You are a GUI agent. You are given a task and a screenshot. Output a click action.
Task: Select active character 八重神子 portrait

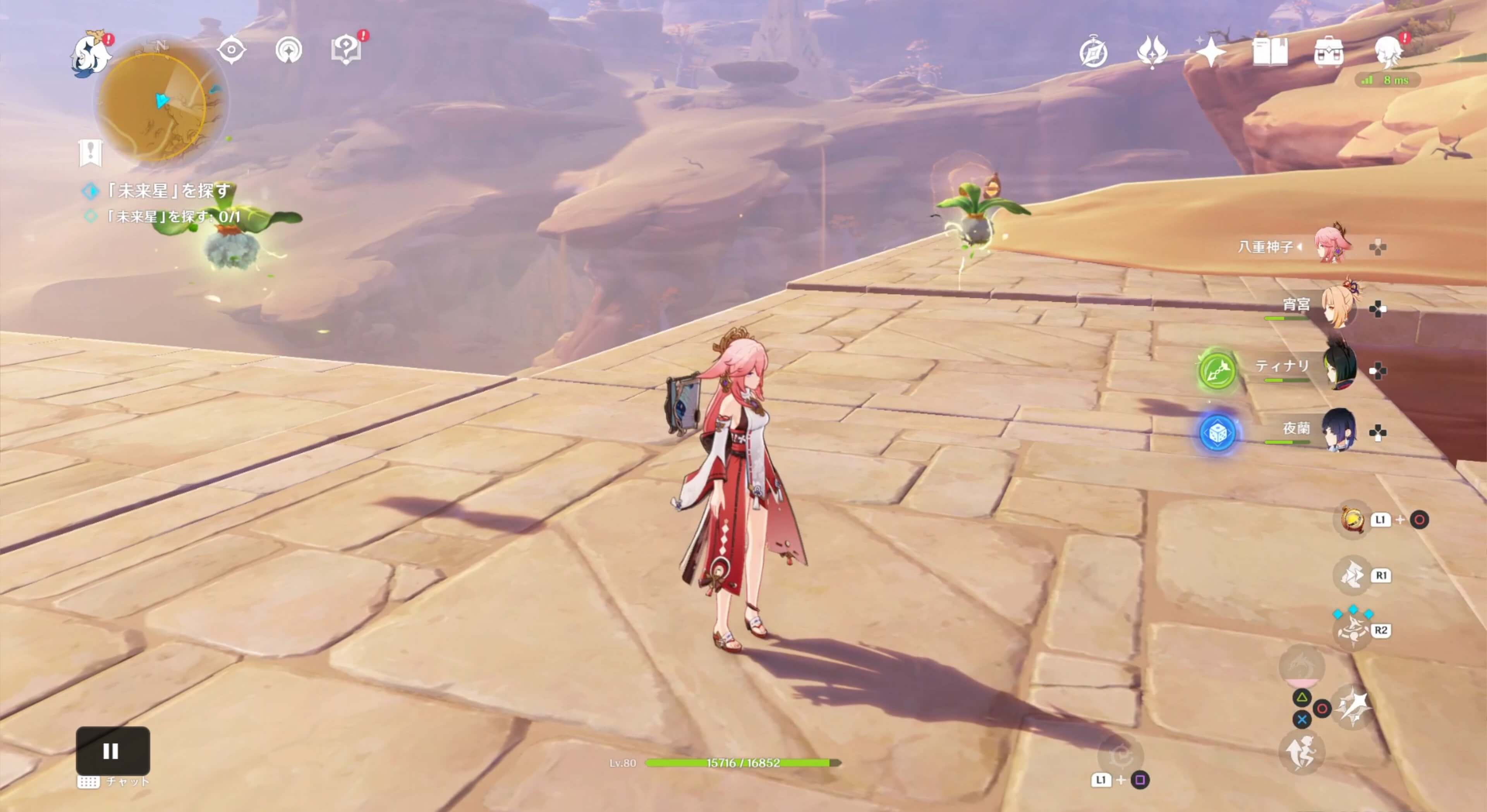[1331, 245]
